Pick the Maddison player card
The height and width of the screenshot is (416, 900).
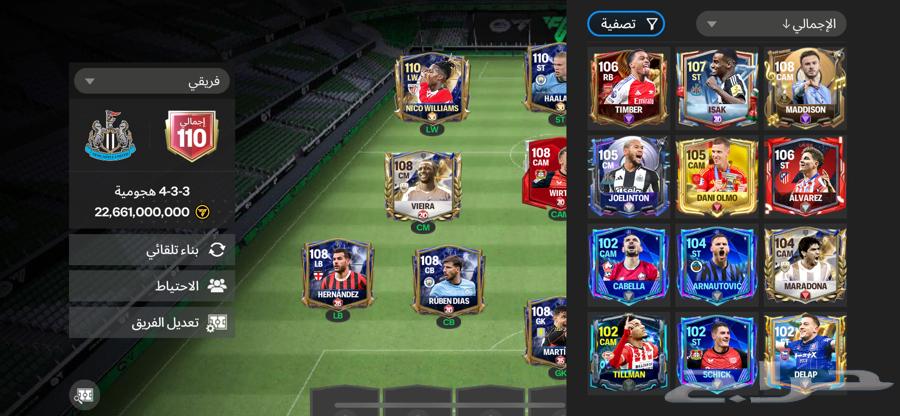coord(805,88)
